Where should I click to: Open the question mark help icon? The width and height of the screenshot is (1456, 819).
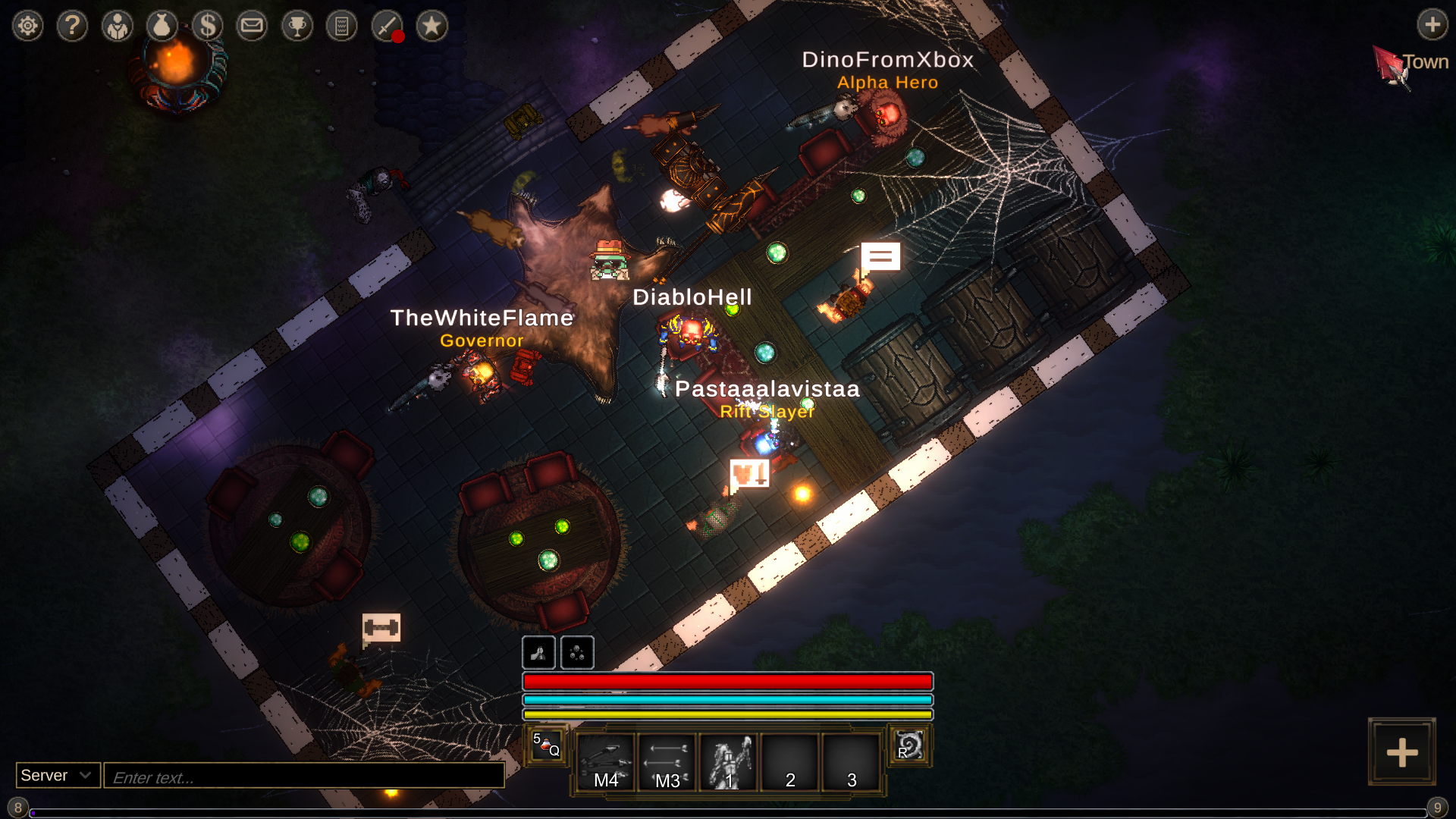[73, 27]
